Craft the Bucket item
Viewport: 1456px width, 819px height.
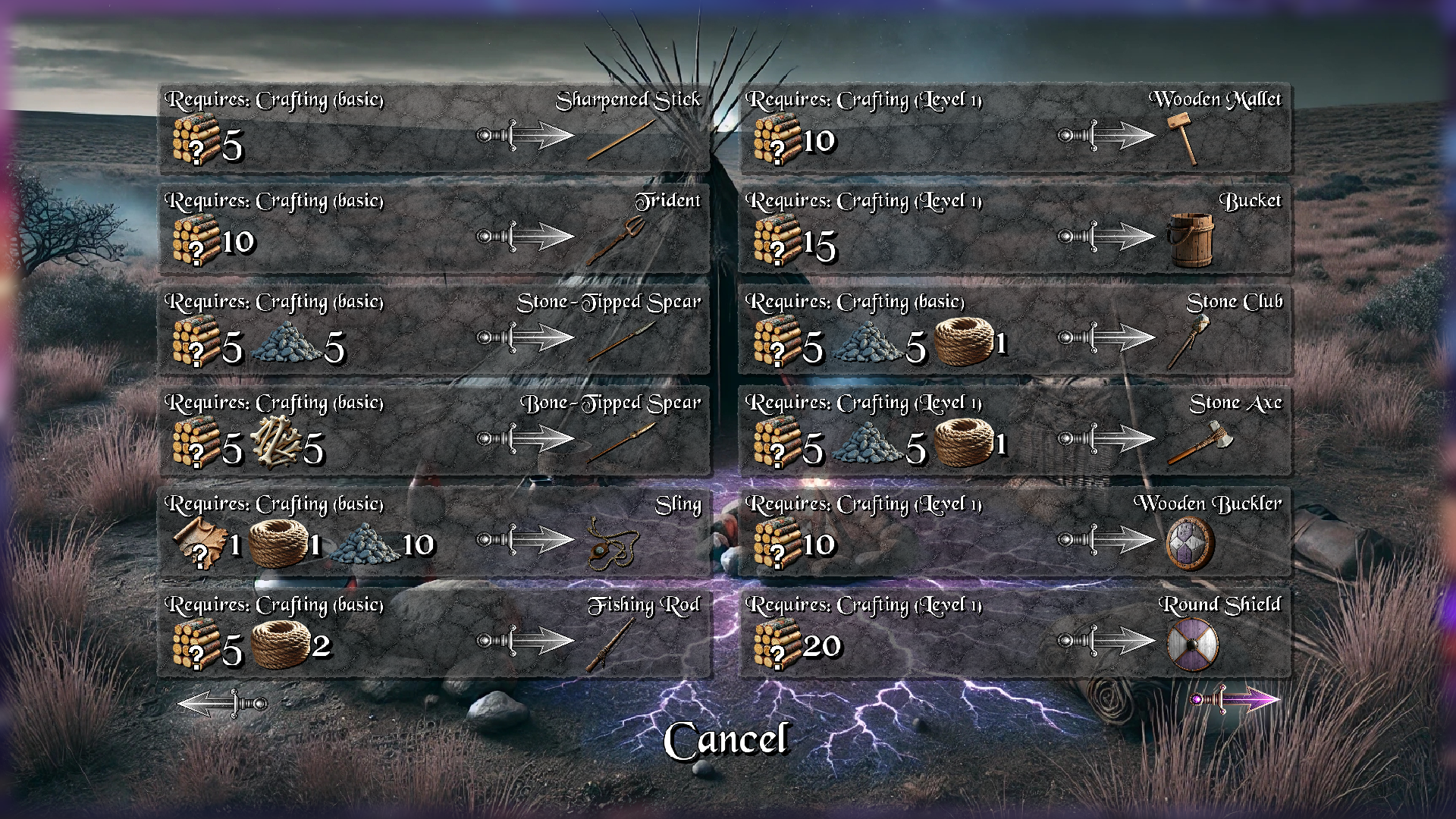click(1015, 230)
